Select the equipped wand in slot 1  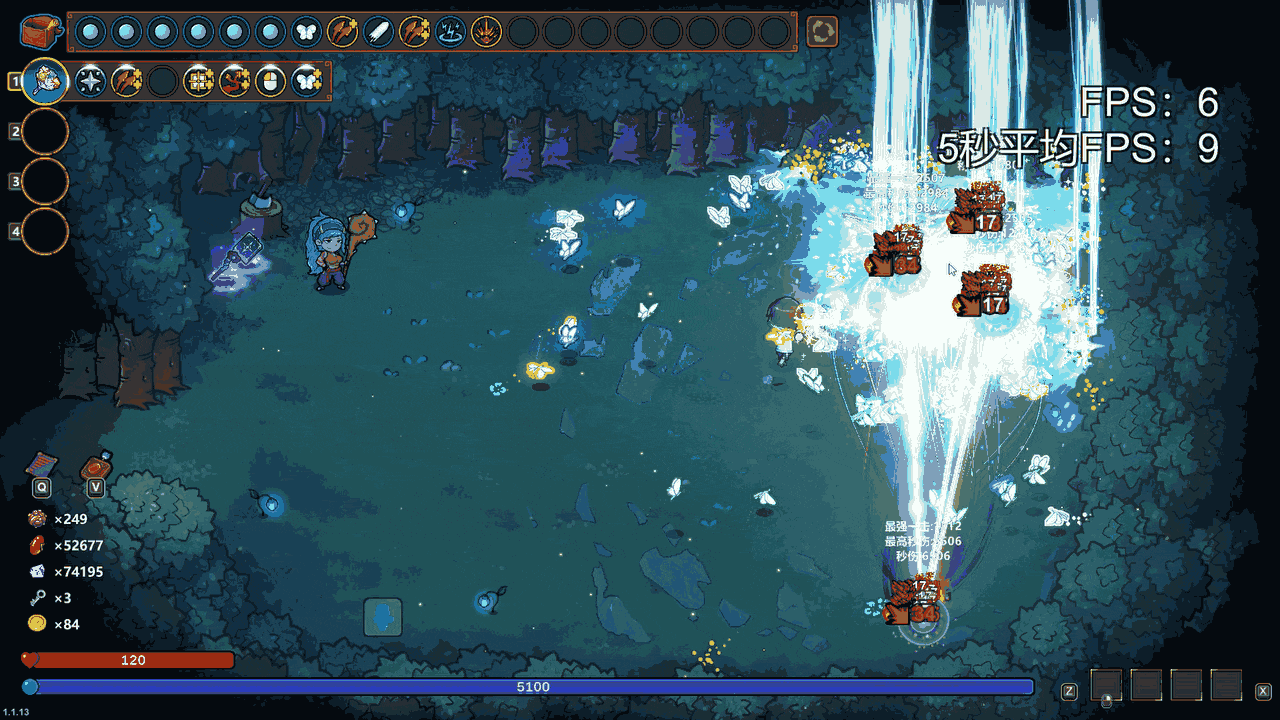pyautogui.click(x=46, y=81)
